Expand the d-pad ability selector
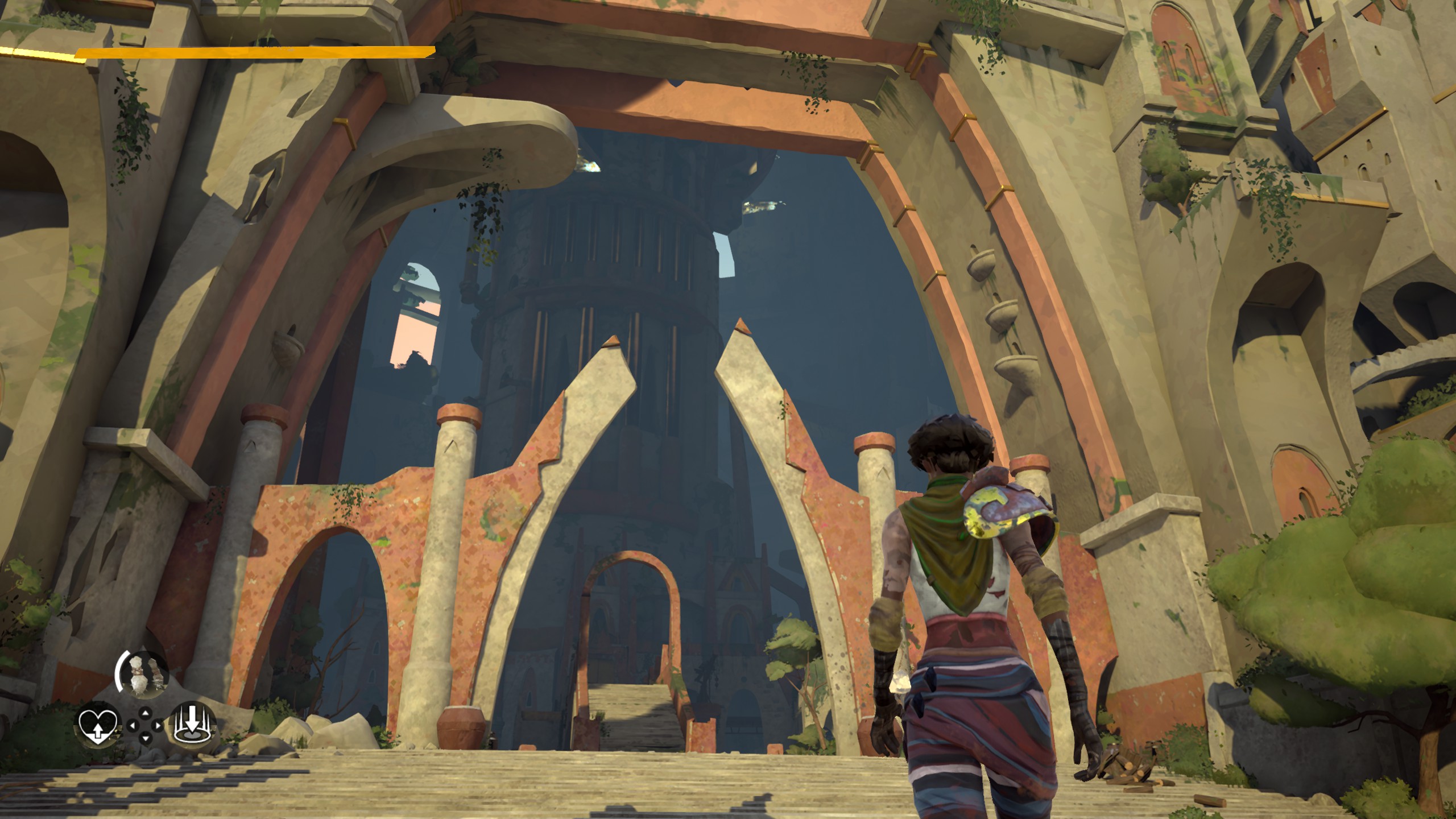1456x819 pixels. pyautogui.click(x=145, y=725)
